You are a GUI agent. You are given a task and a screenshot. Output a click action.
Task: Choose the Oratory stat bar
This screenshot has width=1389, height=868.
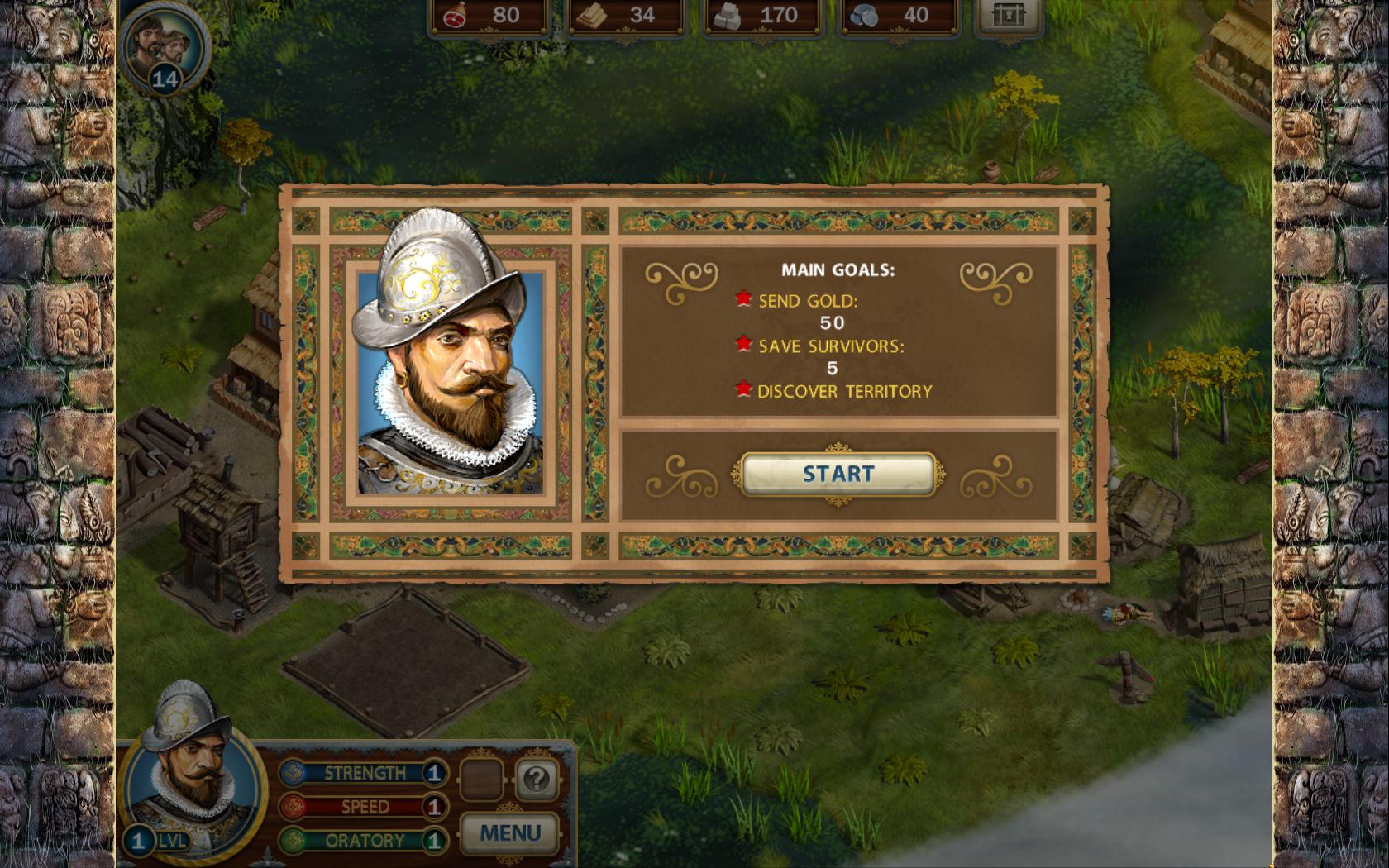[x=364, y=841]
